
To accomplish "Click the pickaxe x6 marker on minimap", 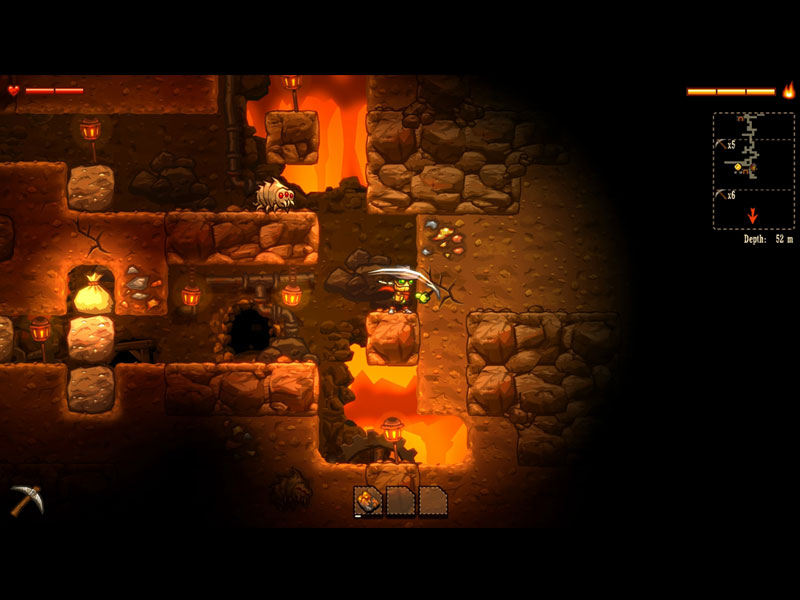I will pyautogui.click(x=725, y=195).
